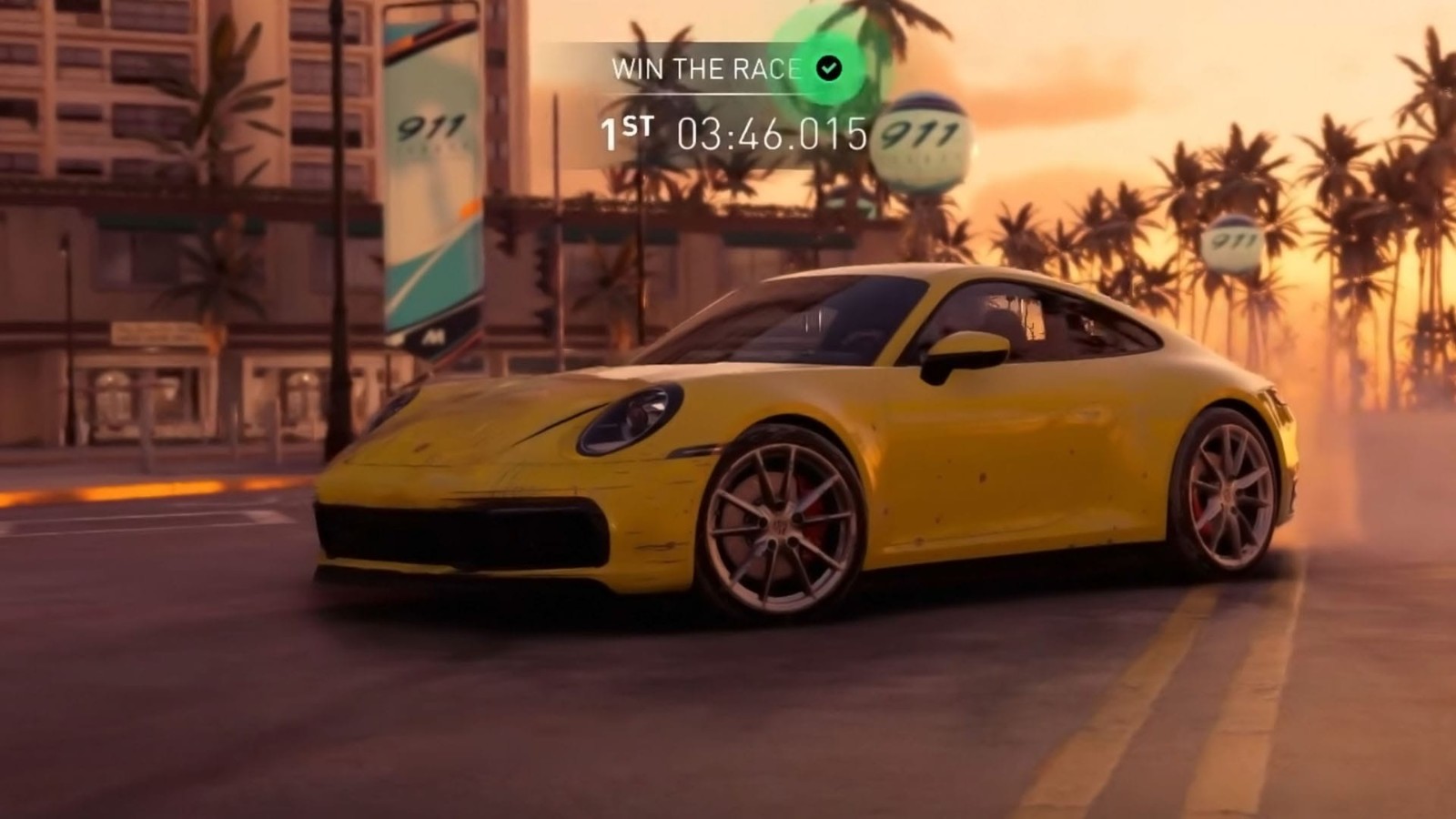Click the green objective completed checkmark

[828, 68]
